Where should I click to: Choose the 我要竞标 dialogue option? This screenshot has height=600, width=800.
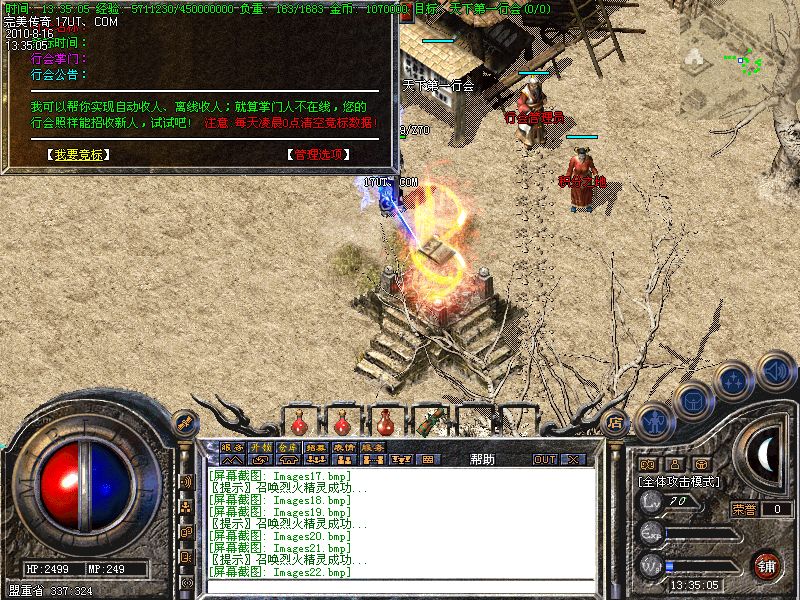point(77,155)
